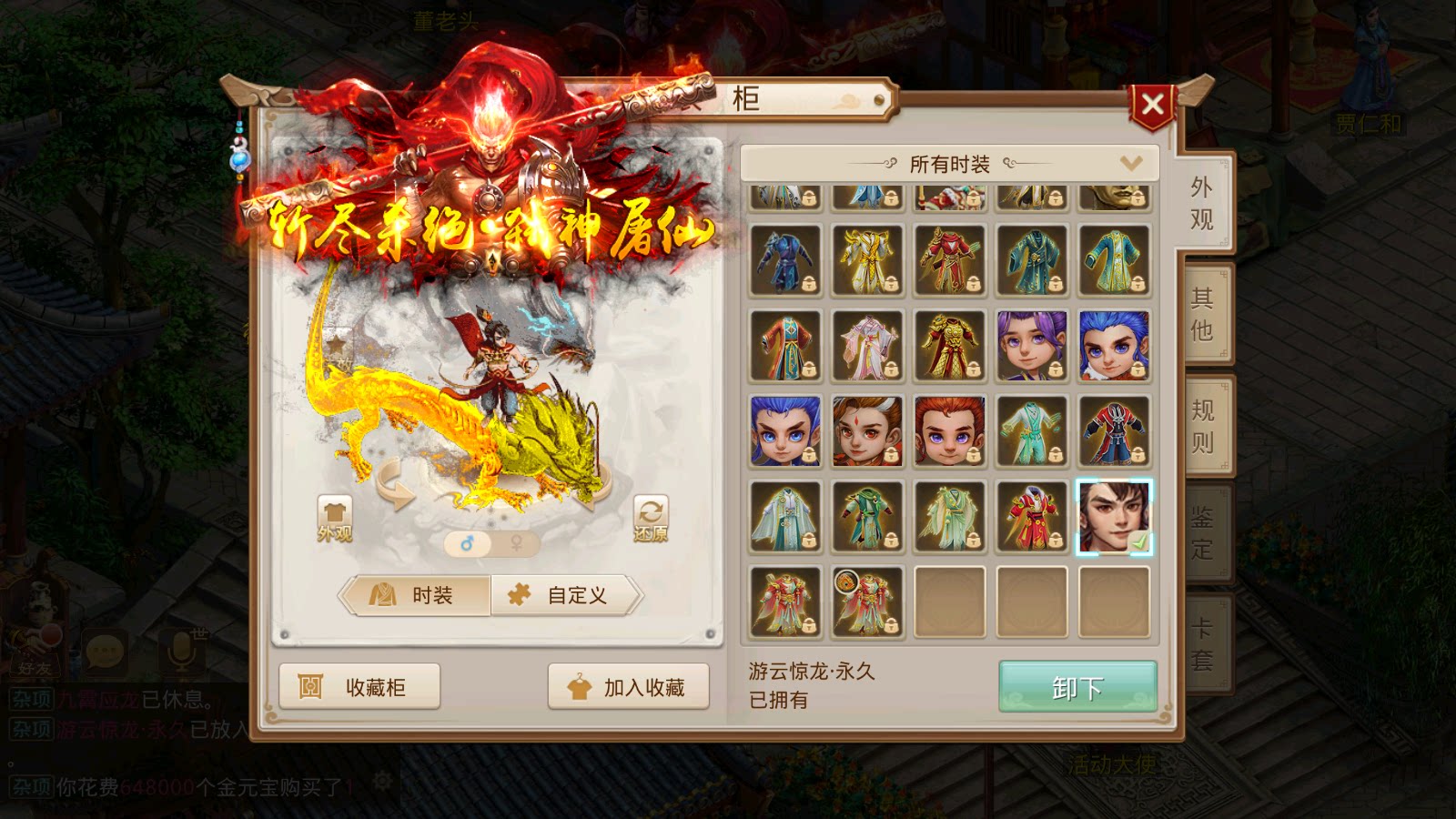Switch the gender toggle to female
This screenshot has height=819, width=1456.
pos(514,541)
